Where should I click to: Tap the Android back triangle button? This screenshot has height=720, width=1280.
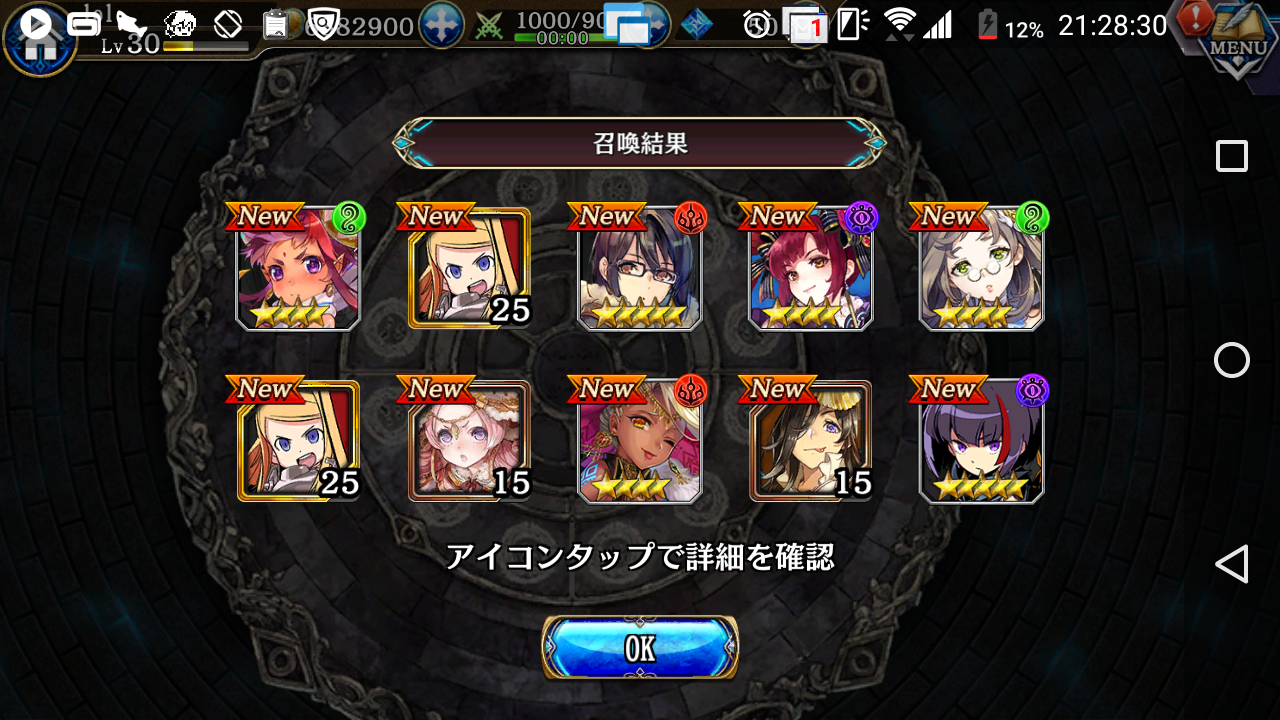click(1231, 564)
